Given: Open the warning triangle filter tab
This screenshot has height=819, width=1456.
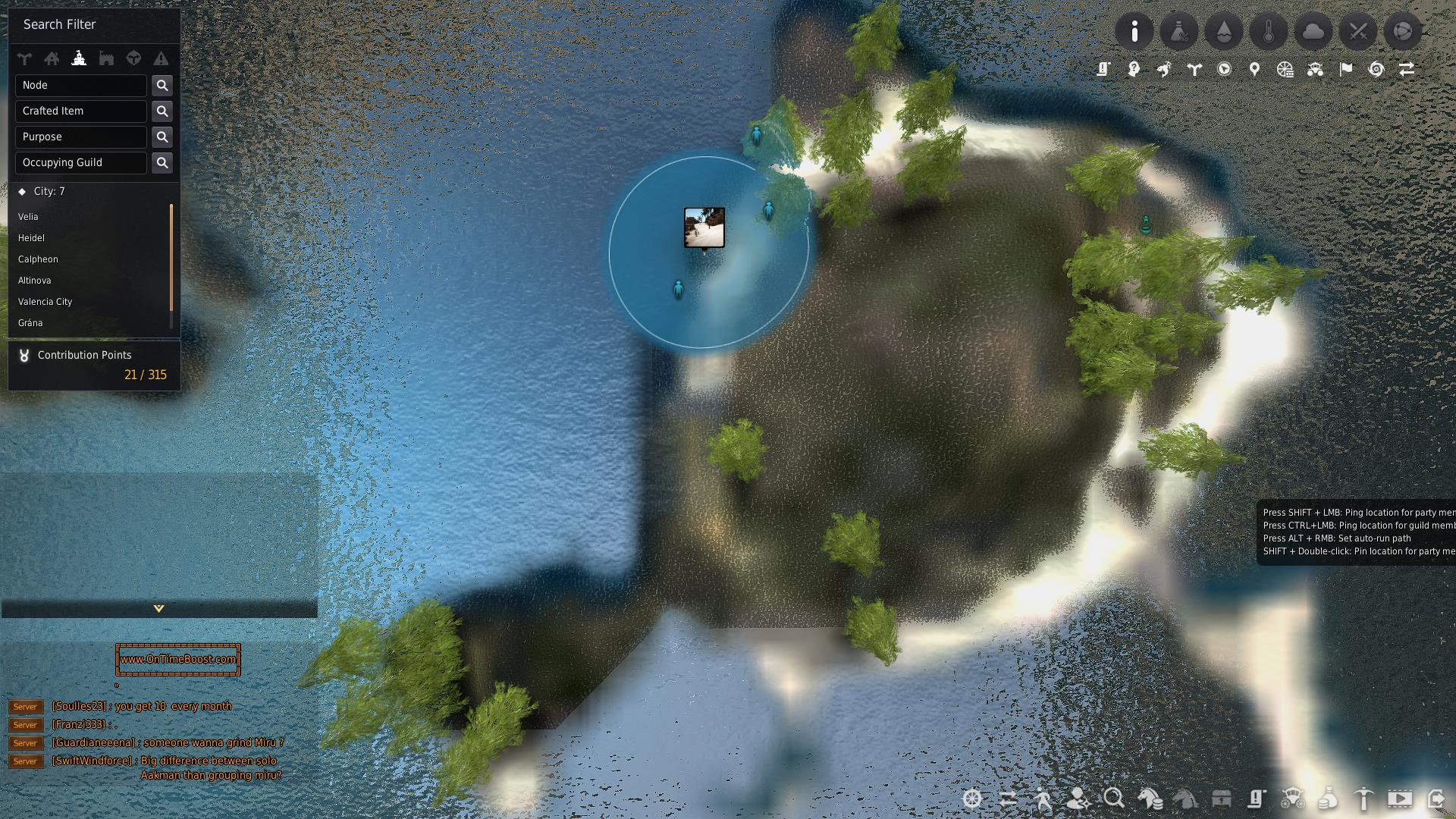Looking at the screenshot, I should 161,58.
